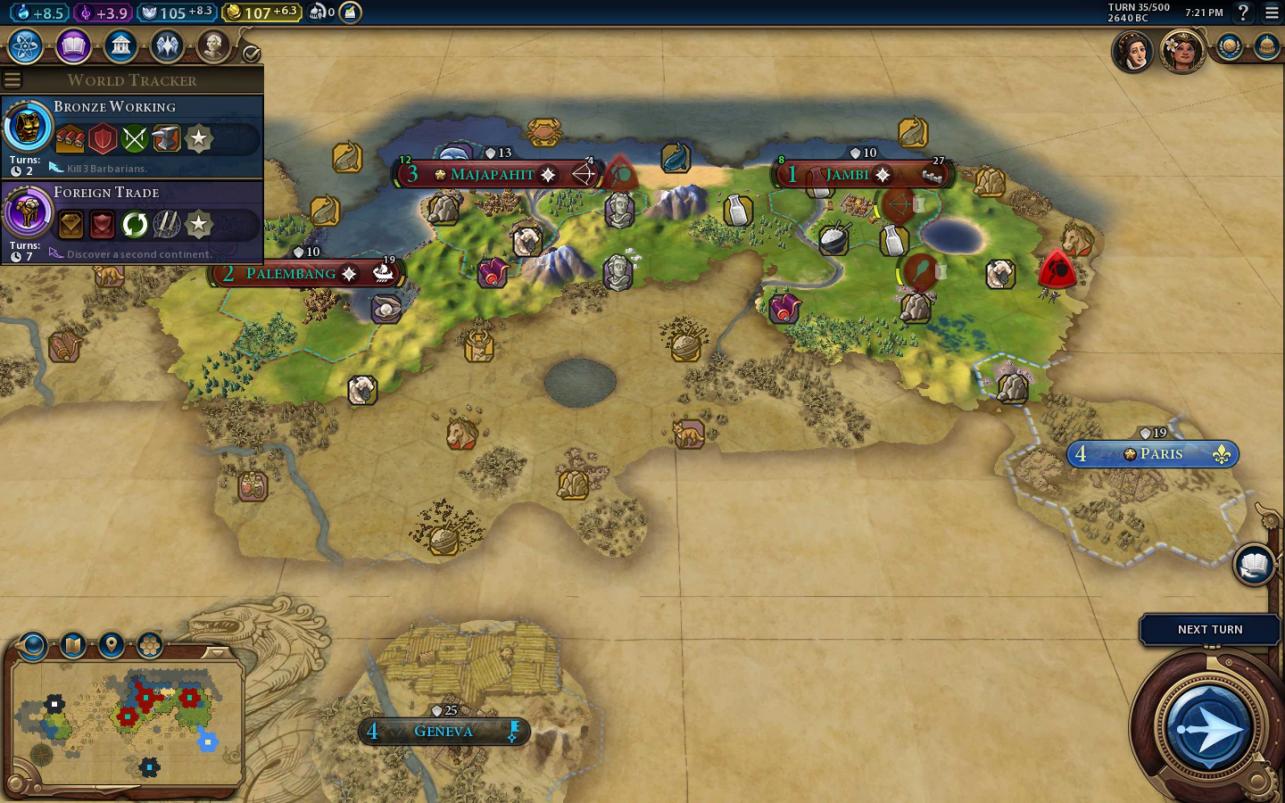
Task: Open the Religion screen
Action: tap(167, 46)
